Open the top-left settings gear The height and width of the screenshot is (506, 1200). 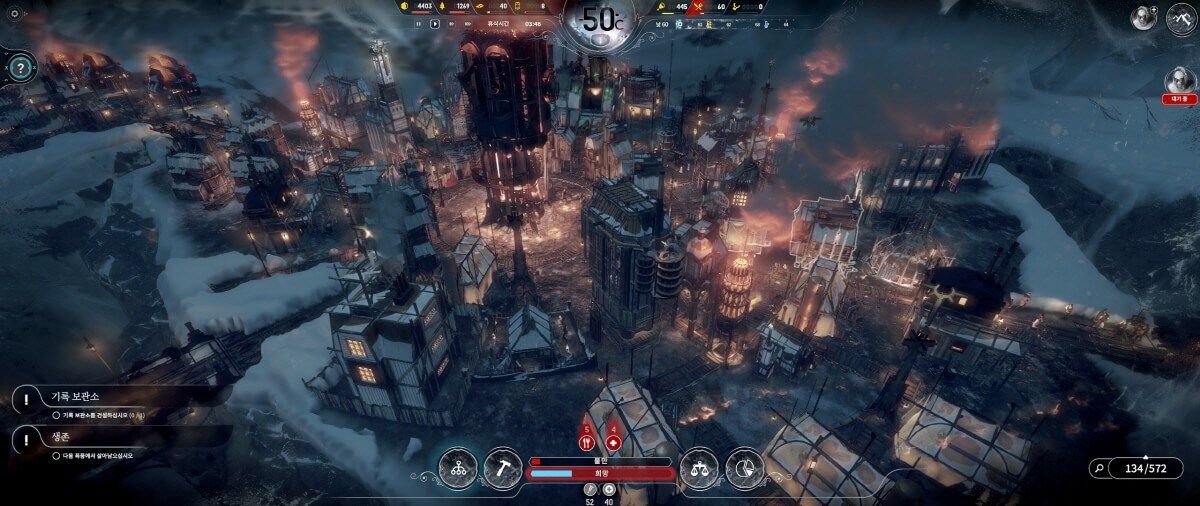click(x=14, y=14)
